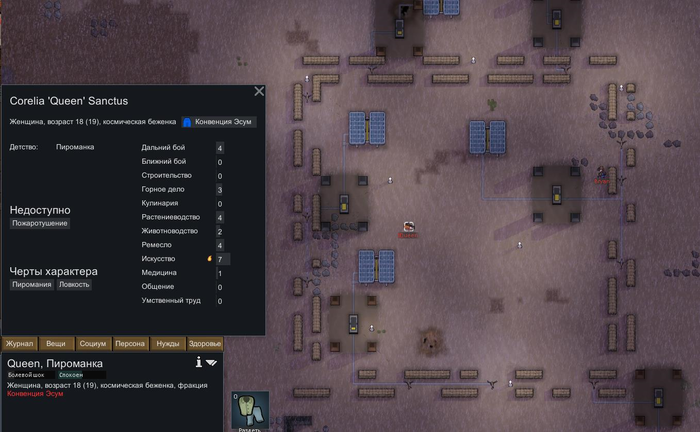Open the Нужды tab
The image size is (700, 432).
pyautogui.click(x=167, y=344)
